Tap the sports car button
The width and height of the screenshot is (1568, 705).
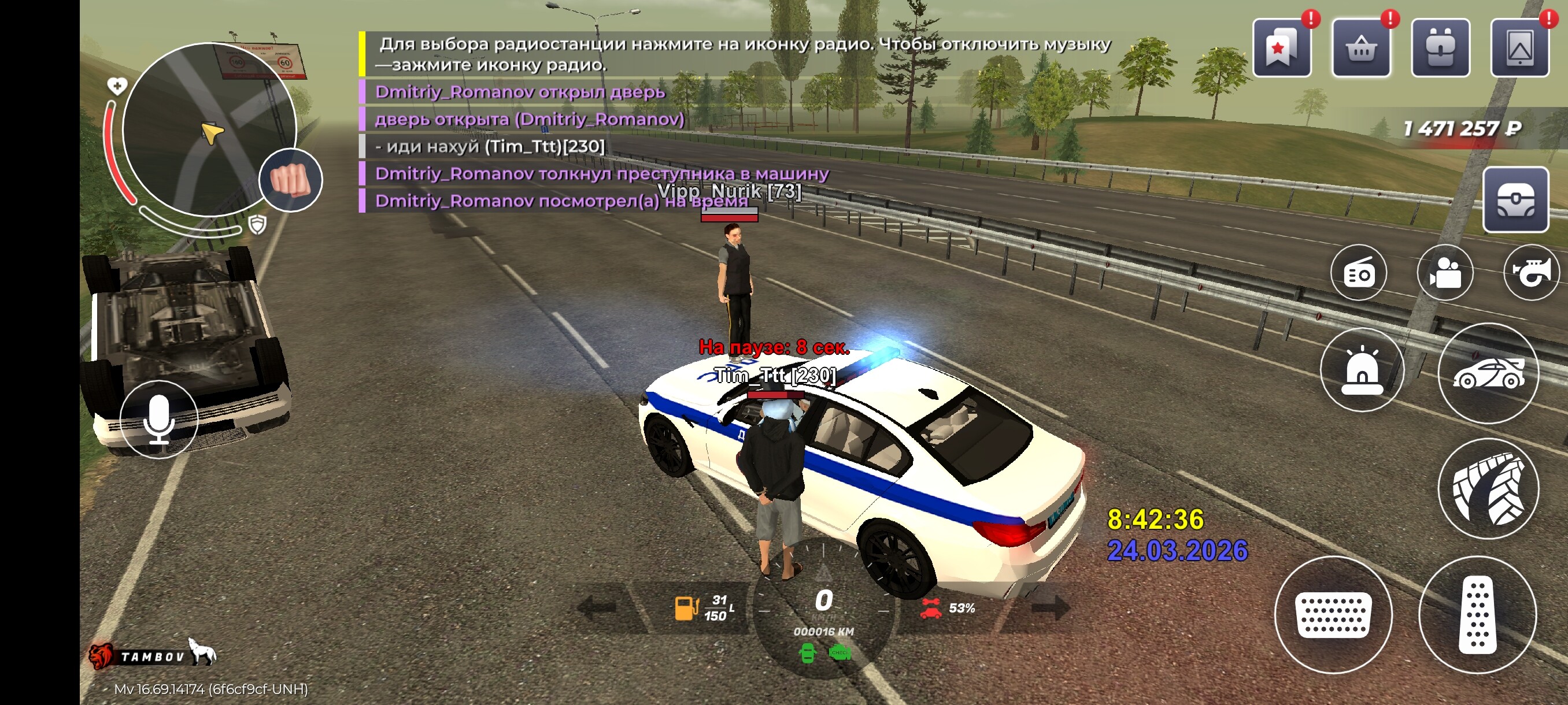[x=1488, y=373]
